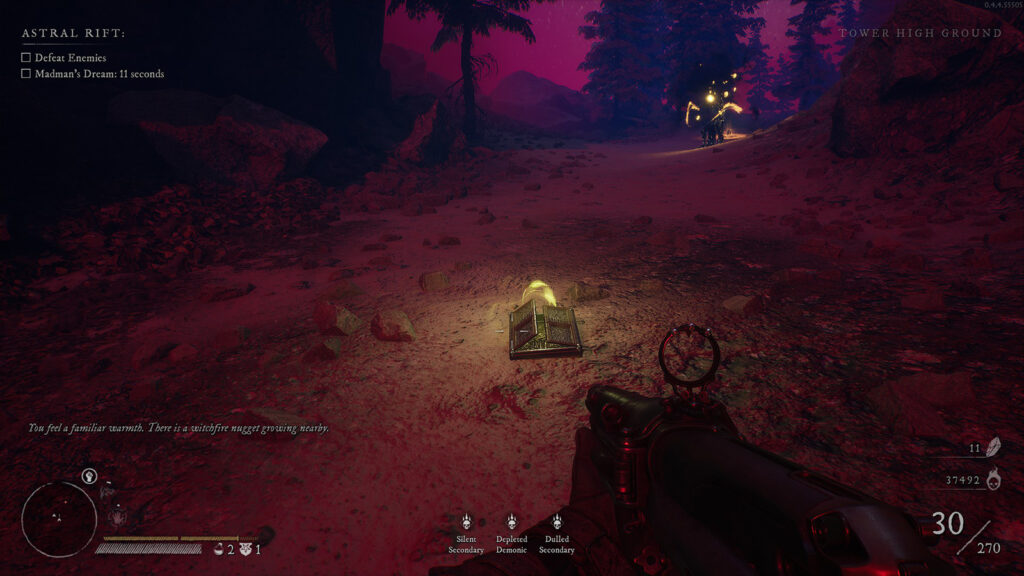Click the flaming skull witchfire currency icon

pyautogui.click(x=994, y=480)
